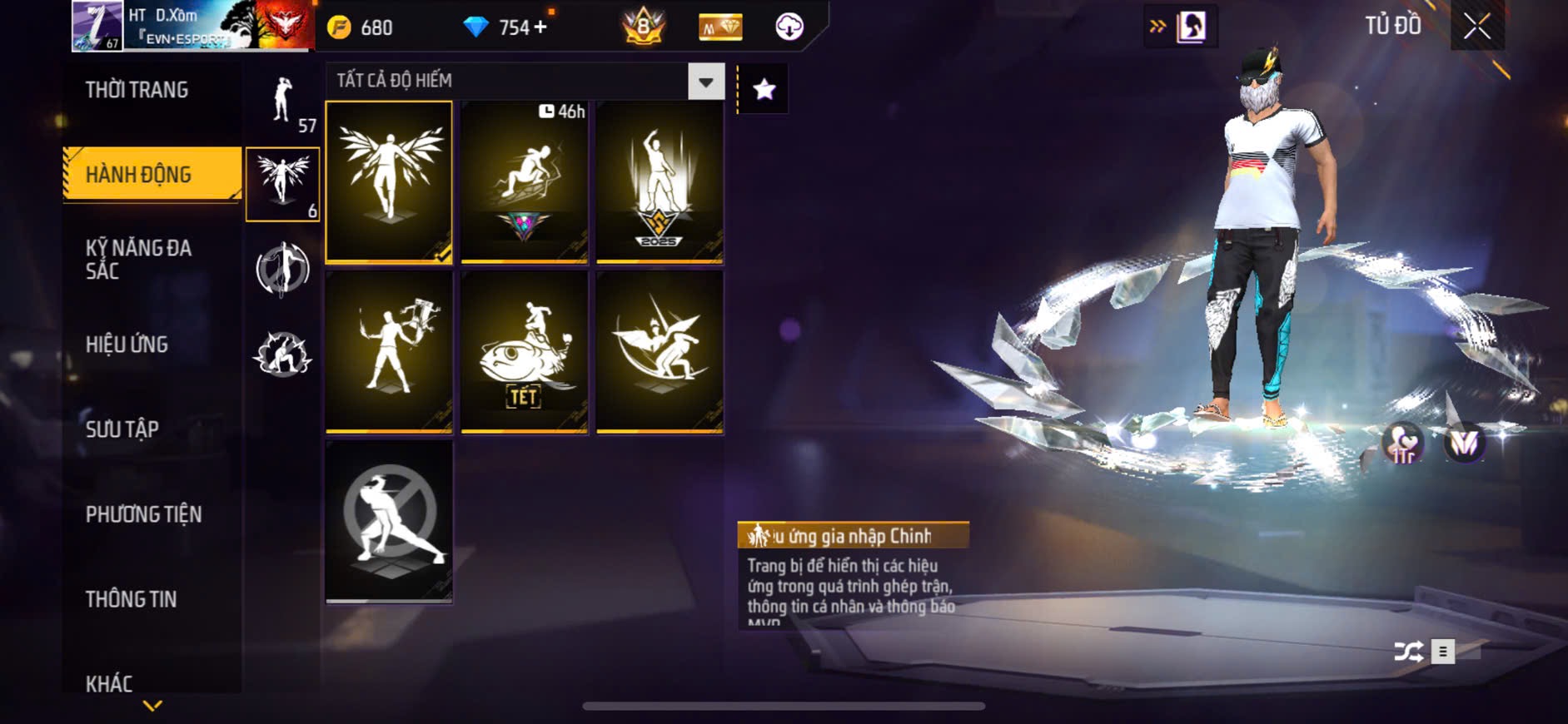This screenshot has height=724, width=1568.
Task: Choose the unequip crossed-out emote slot
Action: (389, 521)
